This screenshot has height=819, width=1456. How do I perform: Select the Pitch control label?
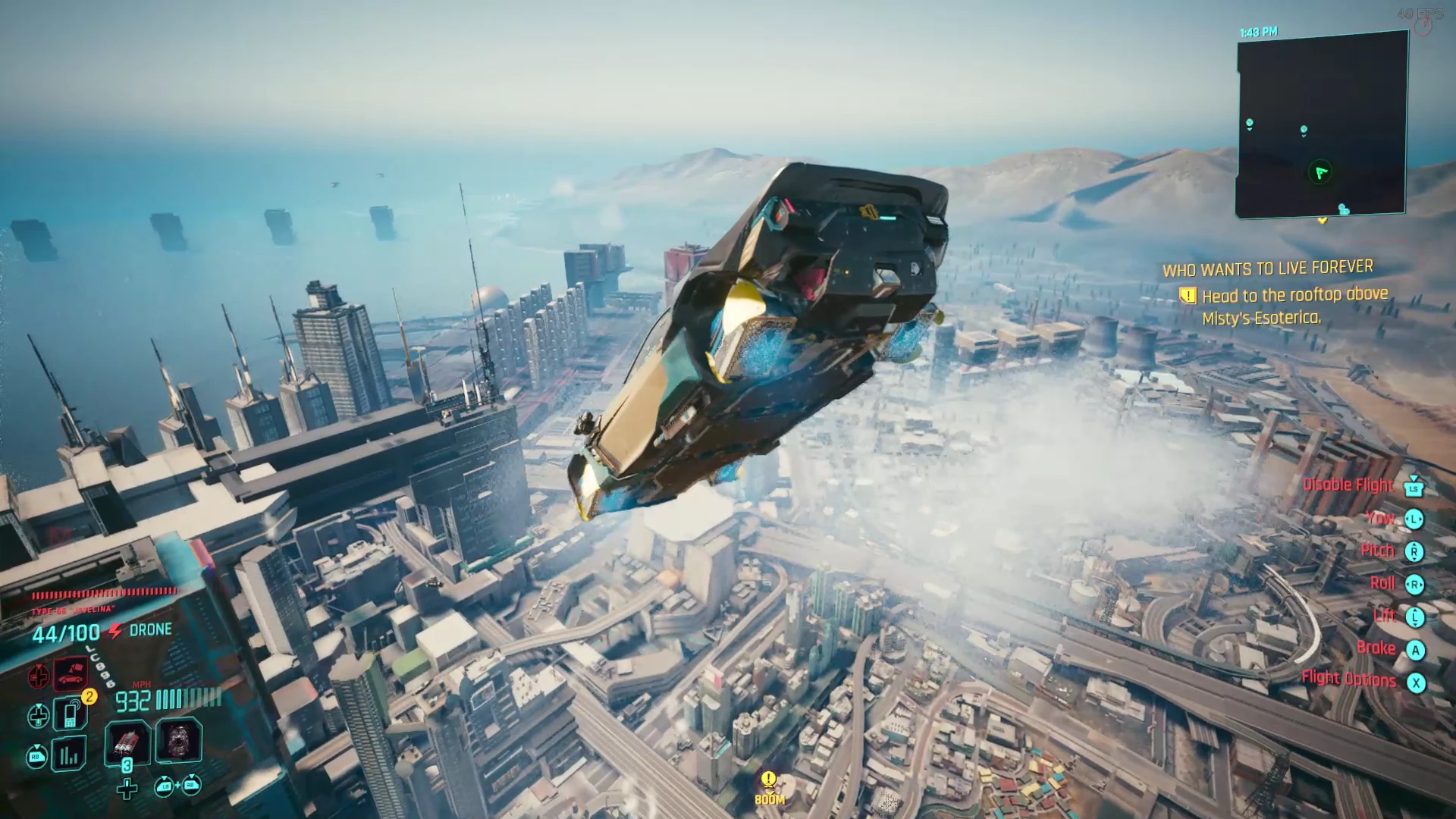[x=1377, y=551]
